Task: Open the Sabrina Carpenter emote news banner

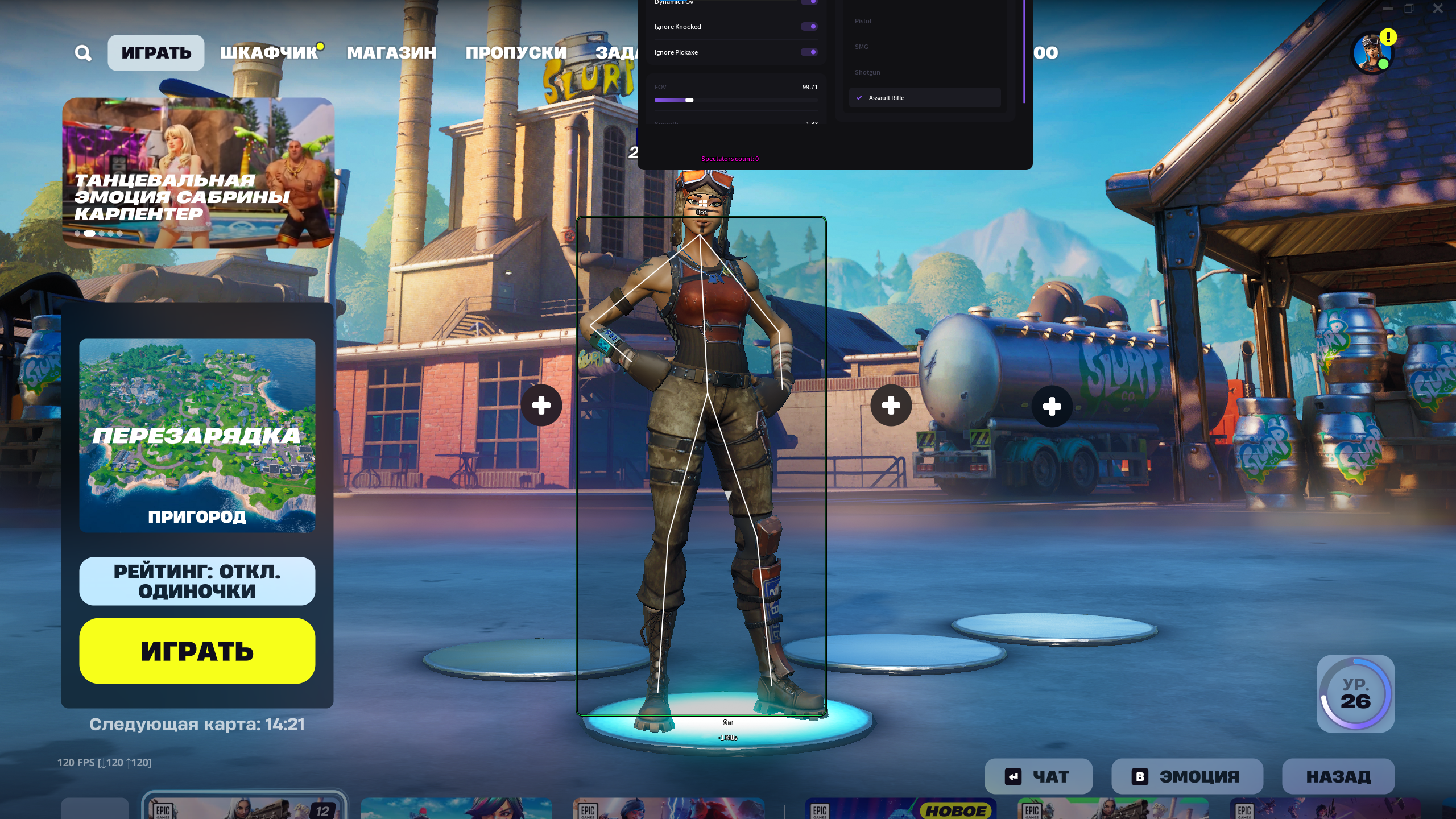Action: click(x=198, y=172)
